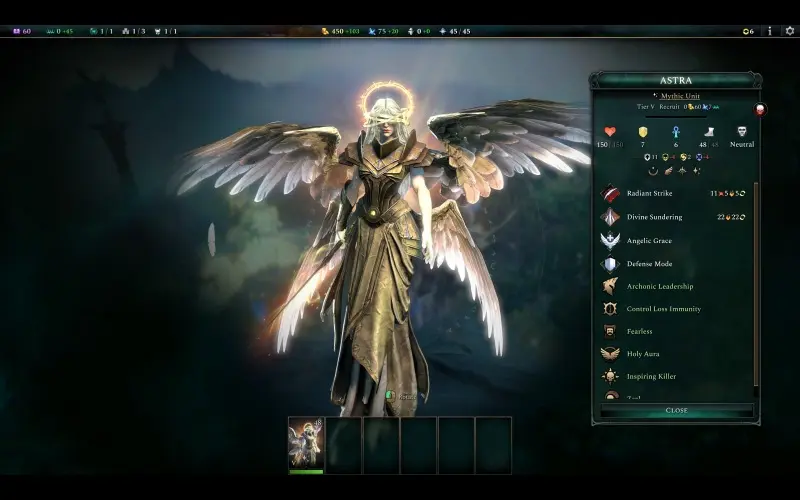This screenshot has height=500, width=800.
Task: Click the yellow shield defense stat icon
Action: pyautogui.click(x=643, y=132)
